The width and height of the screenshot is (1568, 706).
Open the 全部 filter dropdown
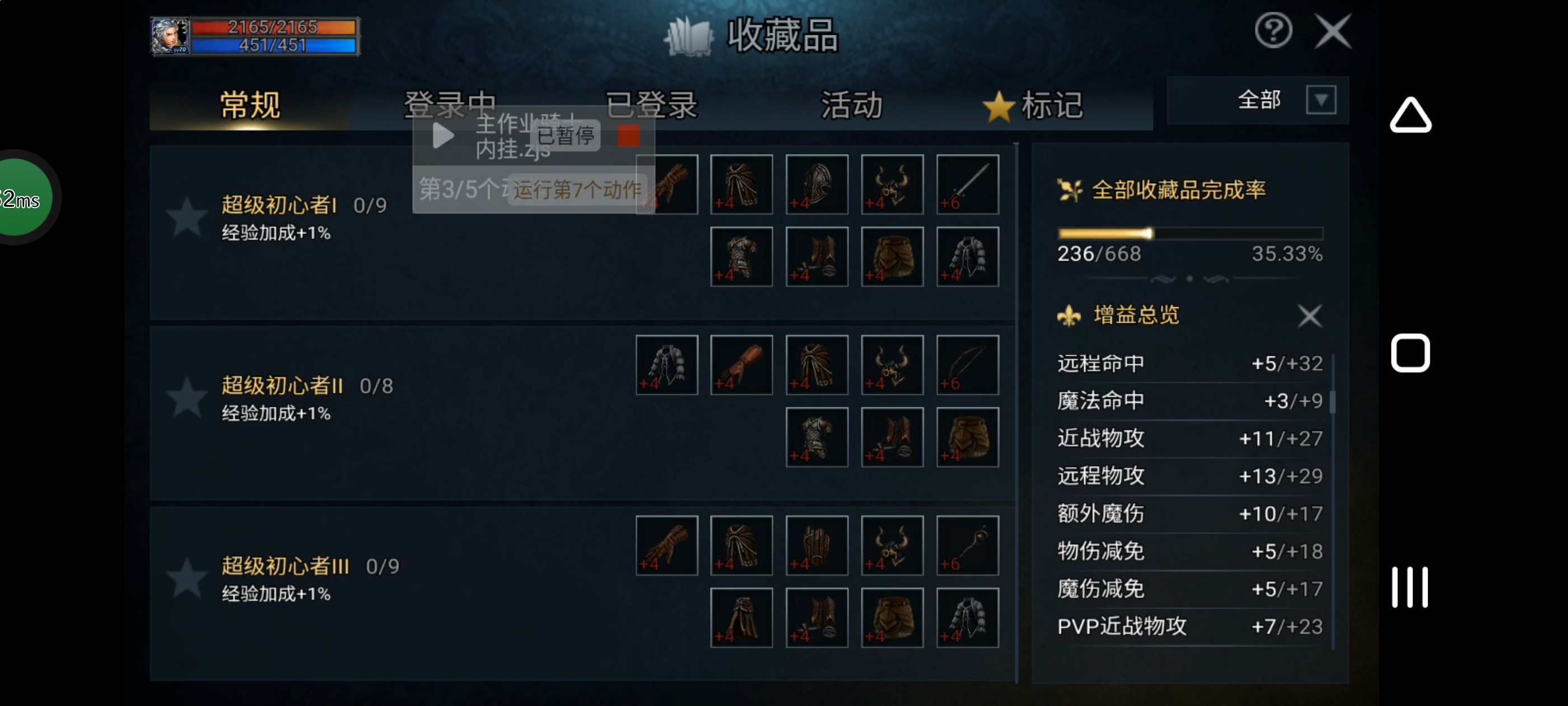[1320, 100]
